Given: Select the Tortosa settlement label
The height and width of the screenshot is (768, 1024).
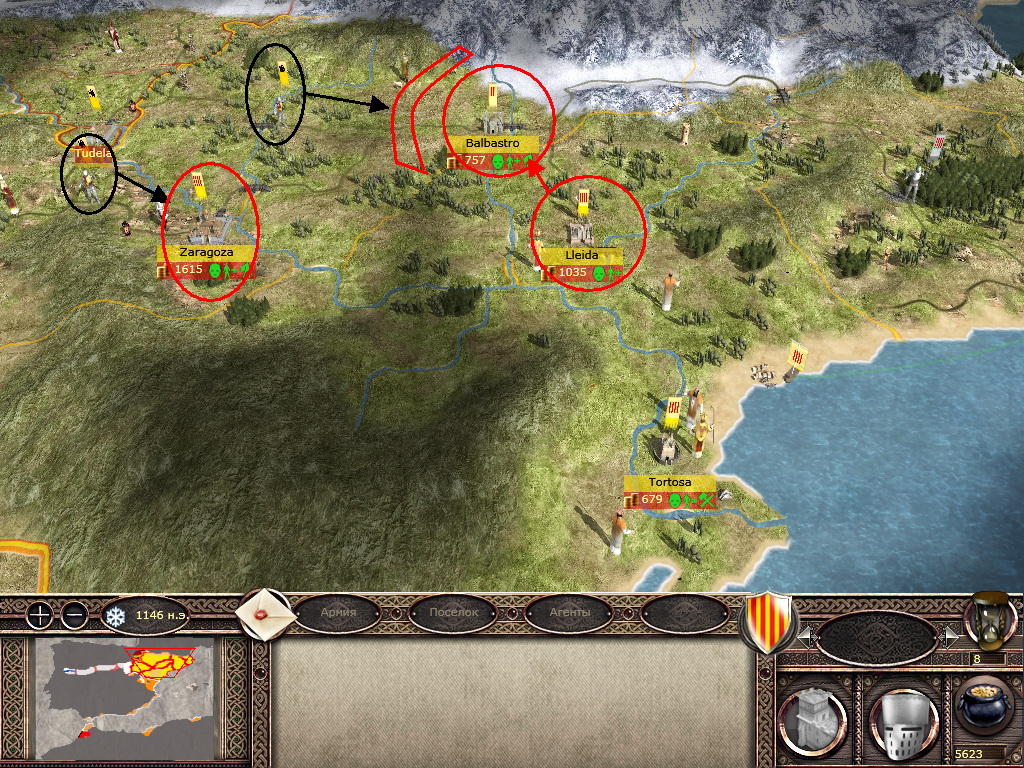Looking at the screenshot, I should (670, 482).
